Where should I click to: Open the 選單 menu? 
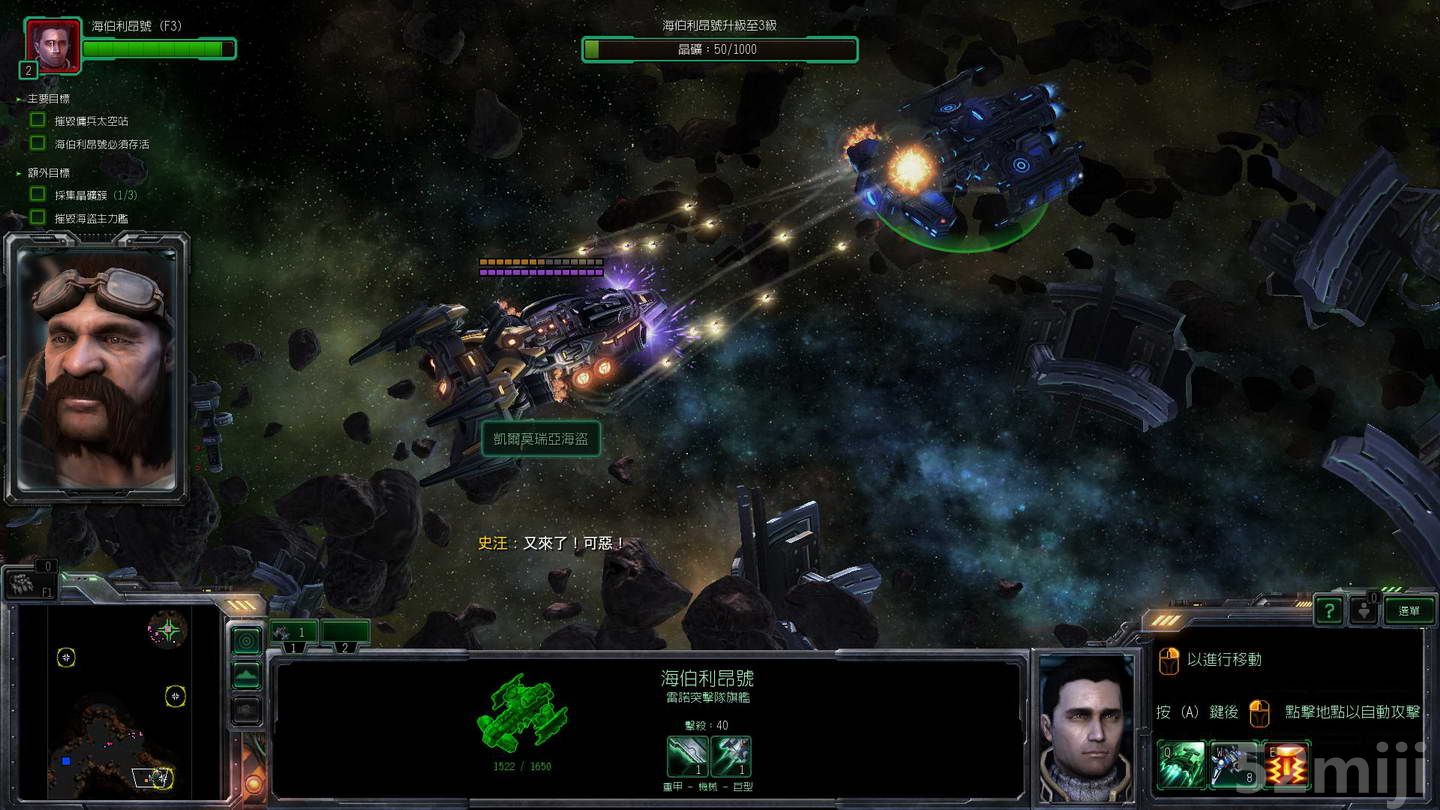click(x=1410, y=611)
